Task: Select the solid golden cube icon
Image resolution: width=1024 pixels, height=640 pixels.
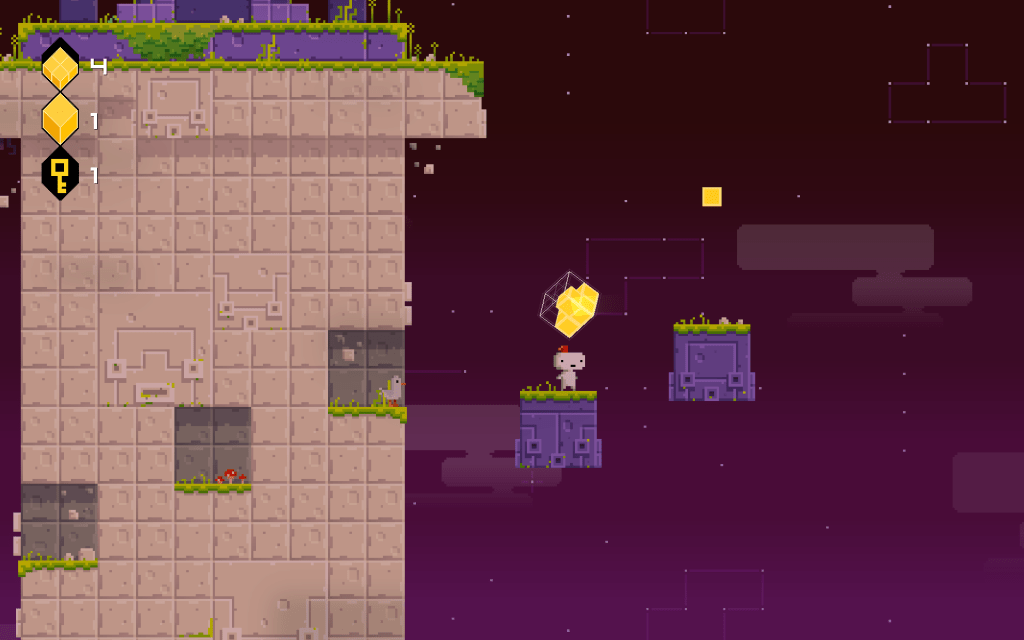Action: pyautogui.click(x=60, y=120)
